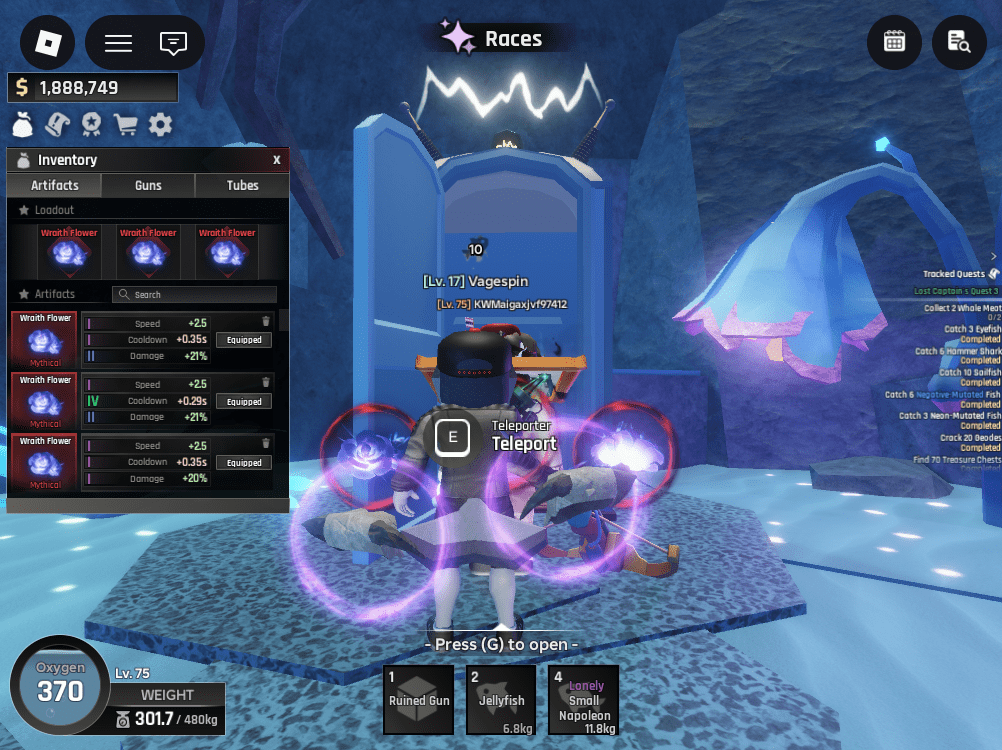Viewport: 1002px width, 750px height.
Task: Open the scroll icon menu
Action: 58,125
